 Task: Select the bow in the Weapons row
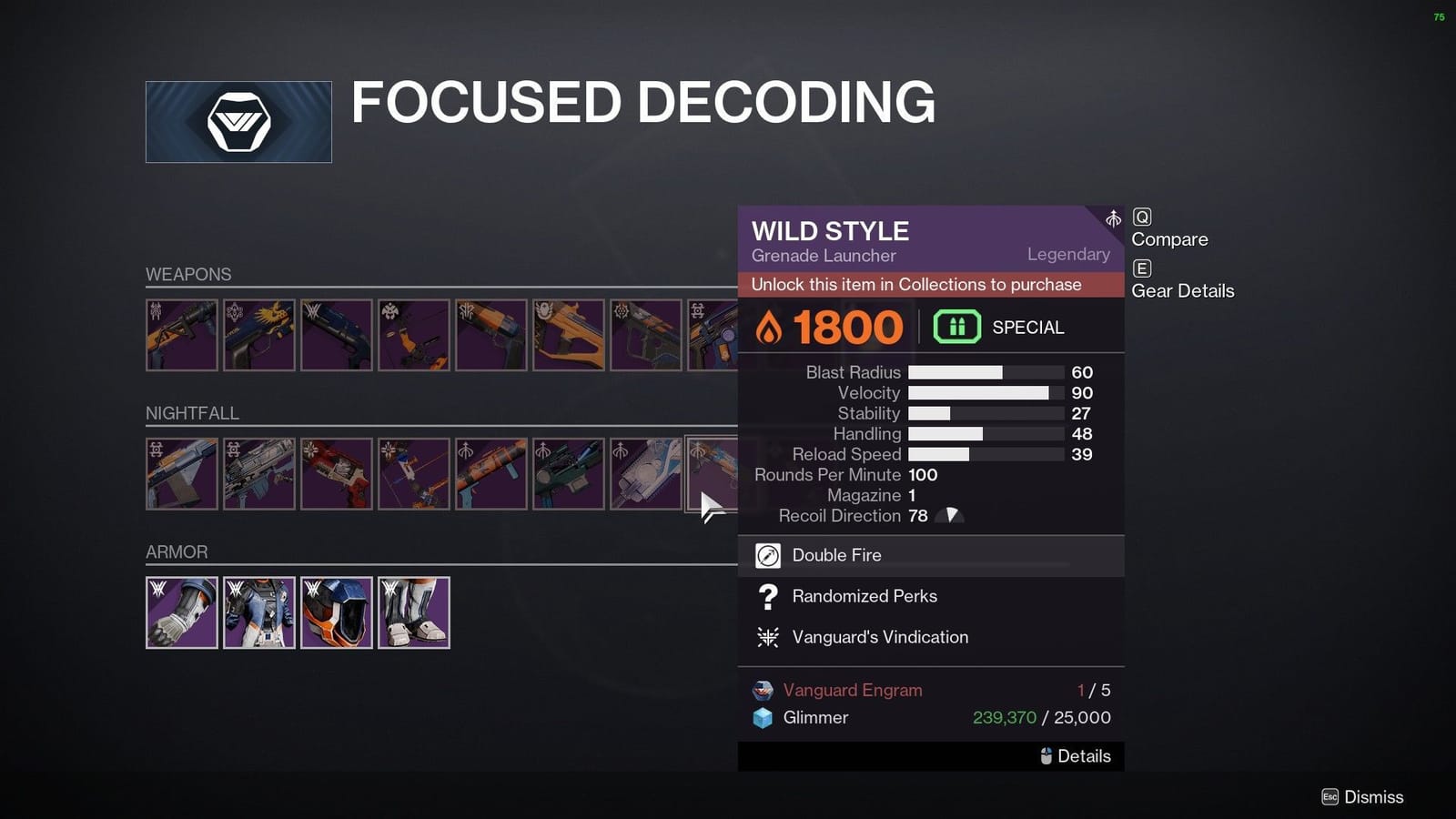coord(412,335)
